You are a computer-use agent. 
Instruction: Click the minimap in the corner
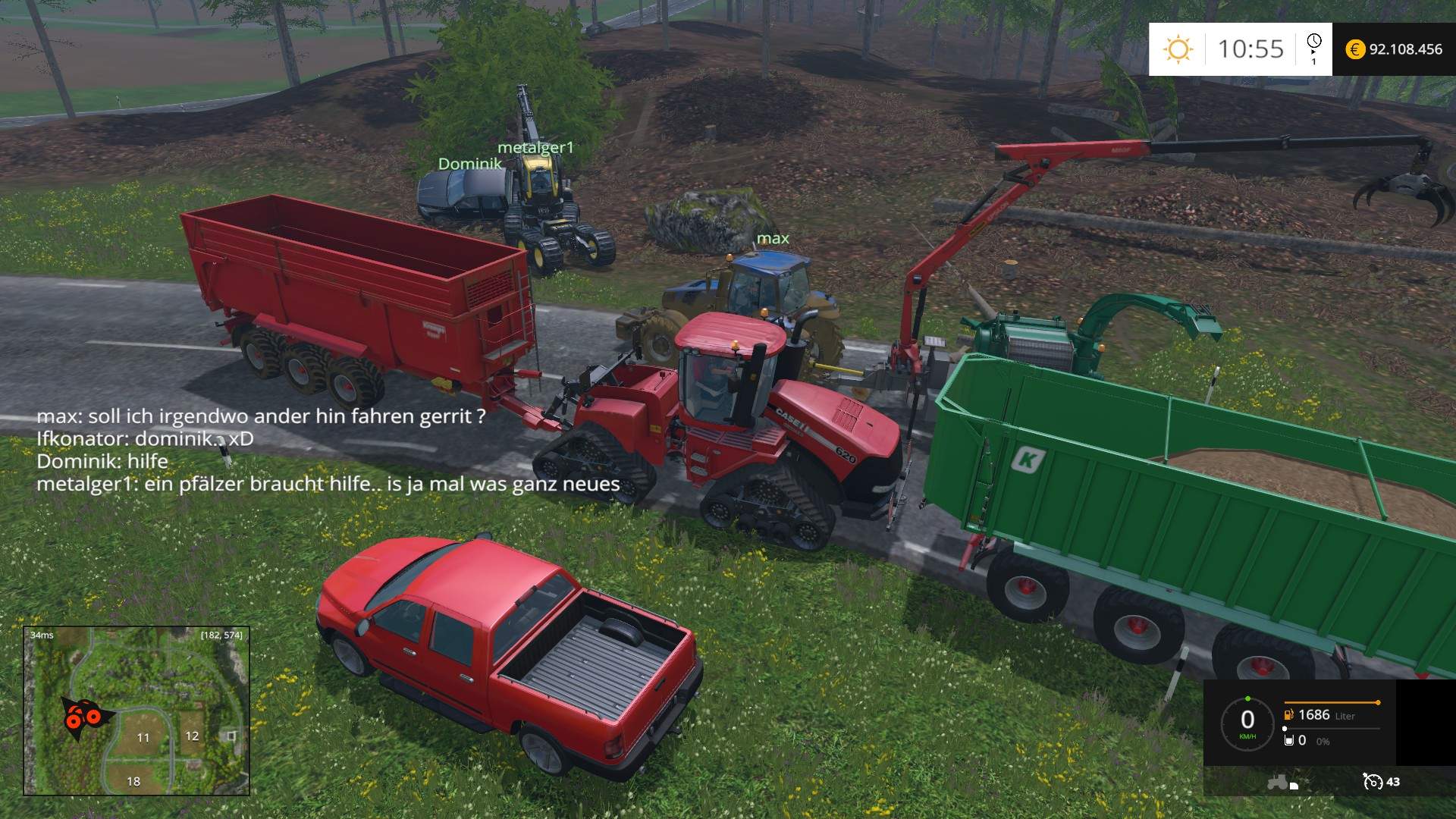click(136, 711)
